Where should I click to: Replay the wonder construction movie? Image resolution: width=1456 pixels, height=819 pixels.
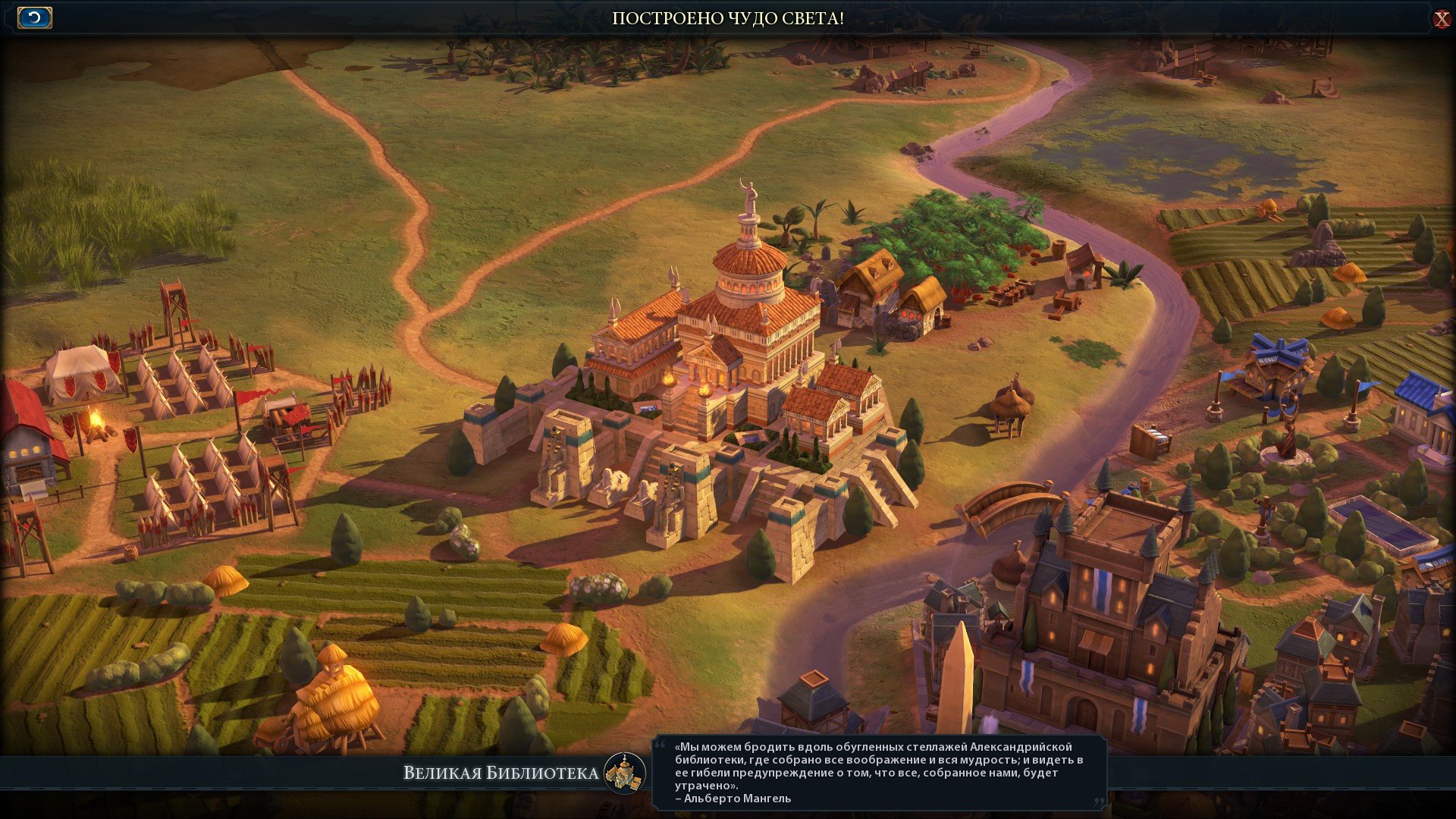click(x=34, y=17)
